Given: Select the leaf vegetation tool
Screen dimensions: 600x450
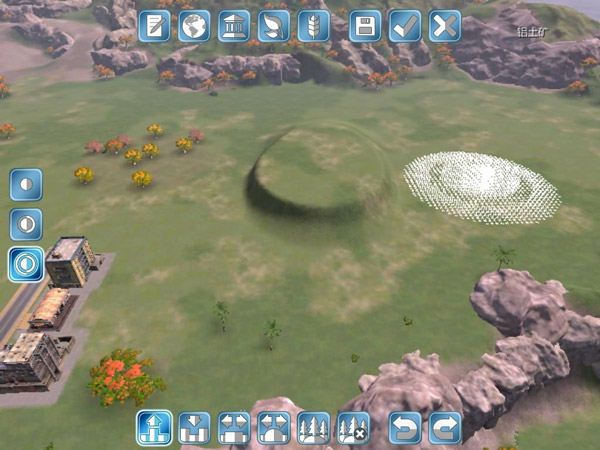Looking at the screenshot, I should 274,26.
